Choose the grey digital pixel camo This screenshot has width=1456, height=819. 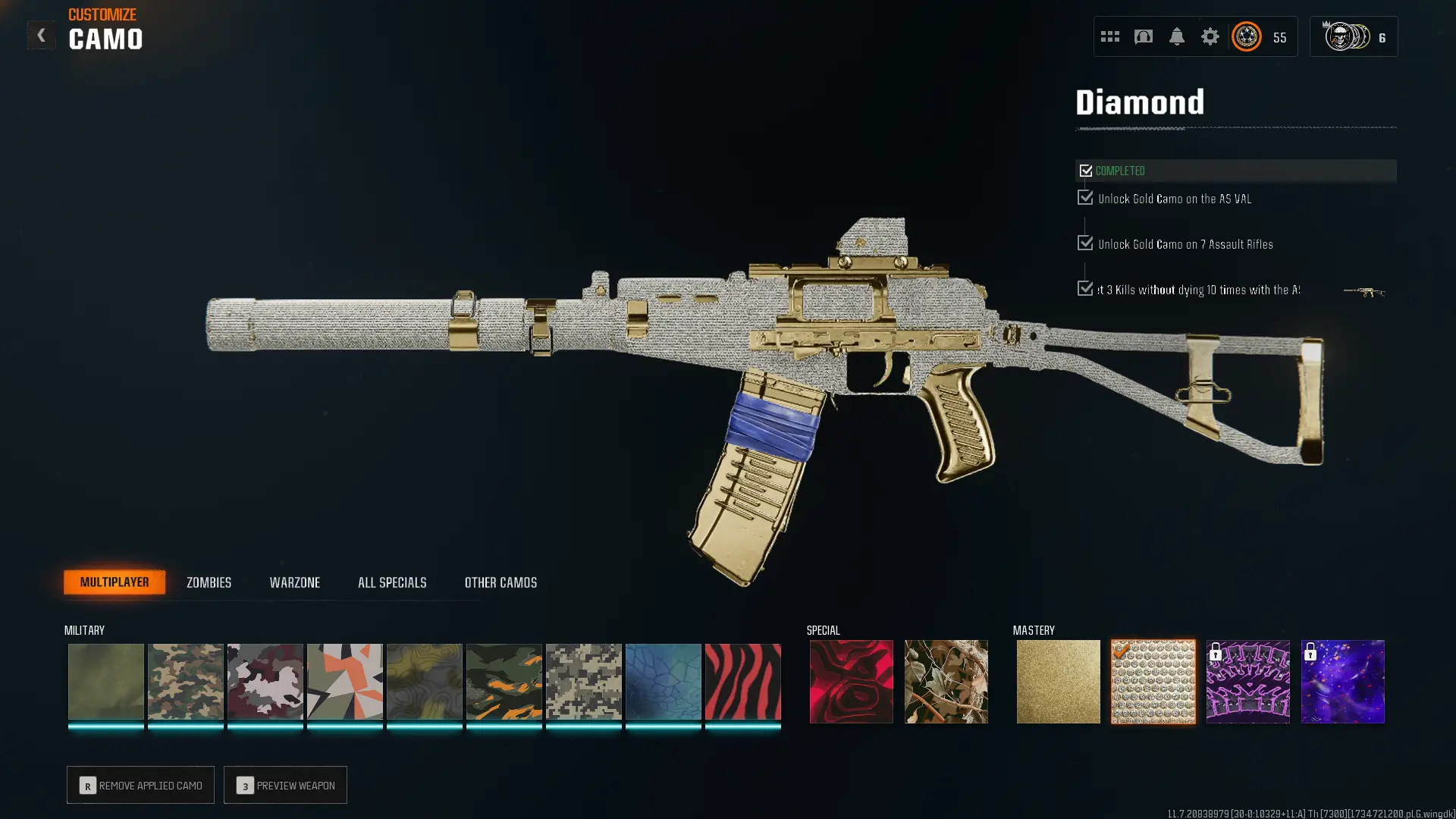pos(583,681)
